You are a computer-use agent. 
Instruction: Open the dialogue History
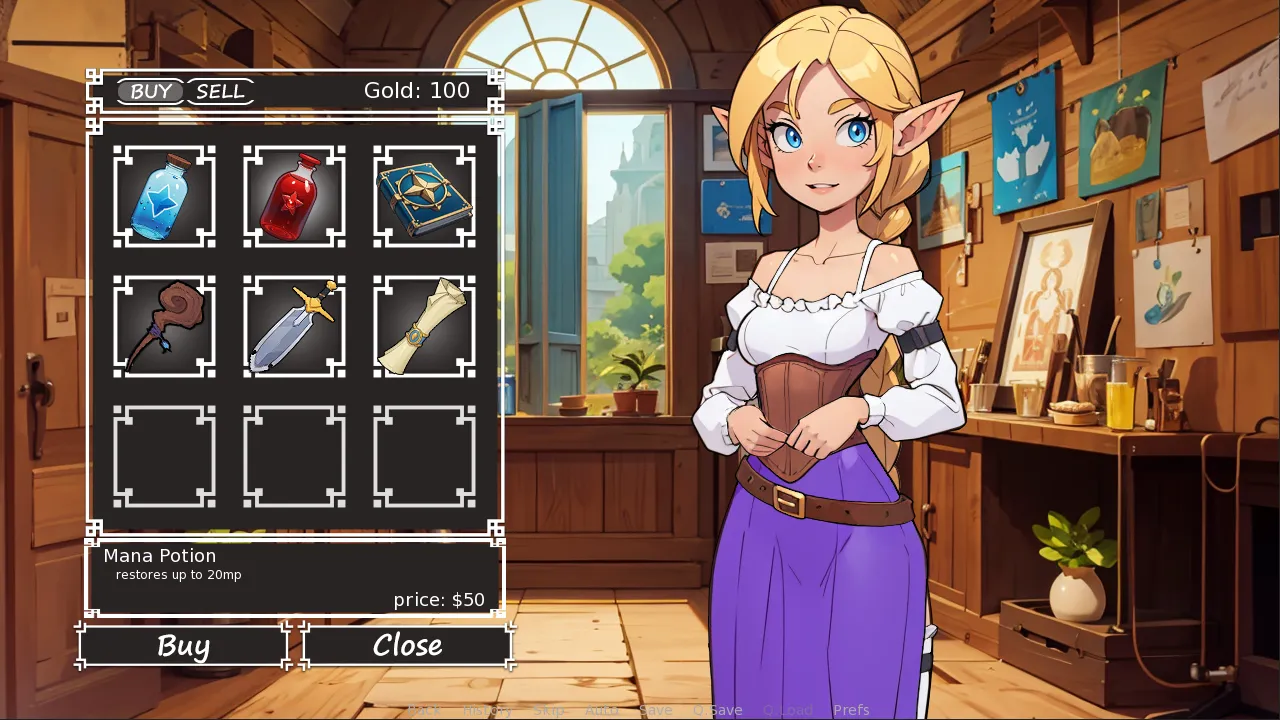(x=487, y=710)
